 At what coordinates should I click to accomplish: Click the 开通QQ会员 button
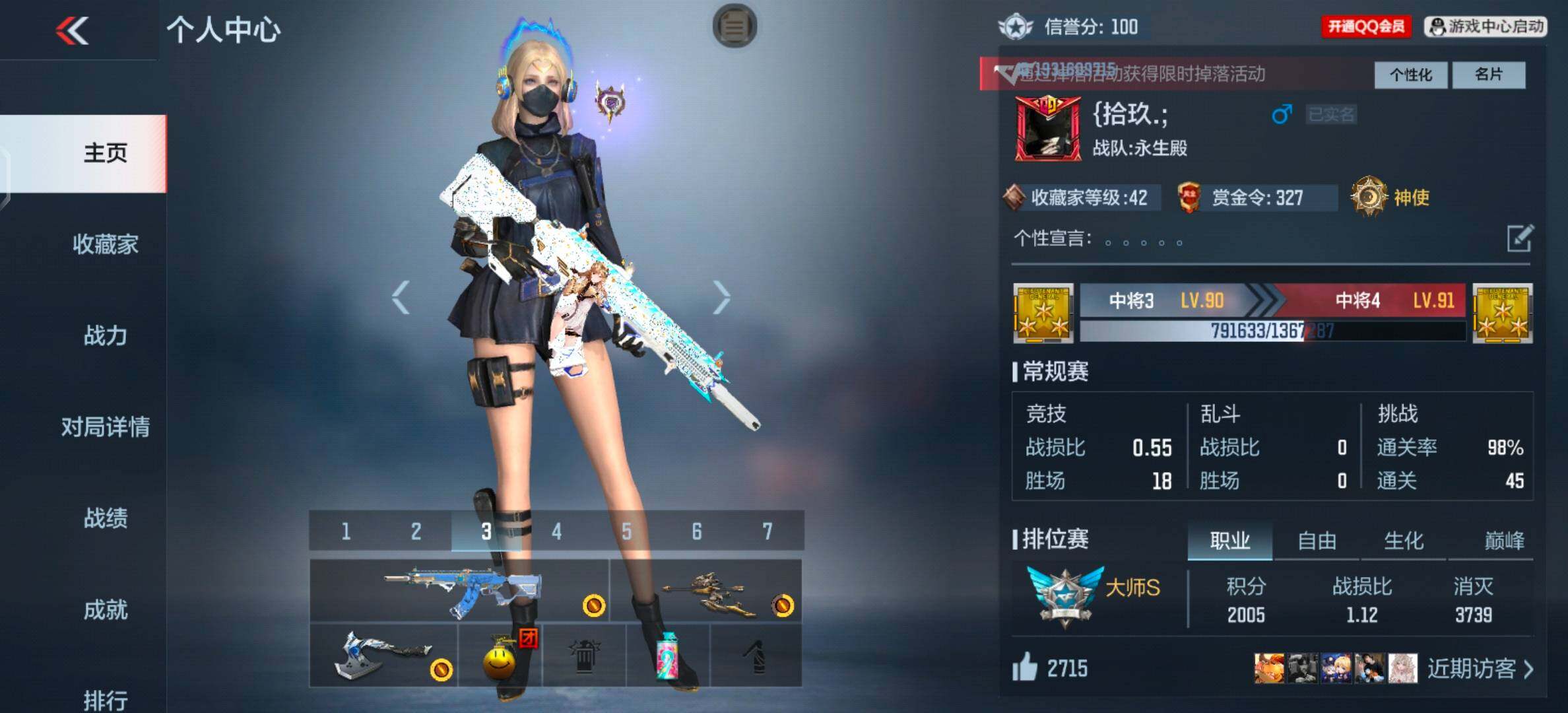click(1365, 26)
